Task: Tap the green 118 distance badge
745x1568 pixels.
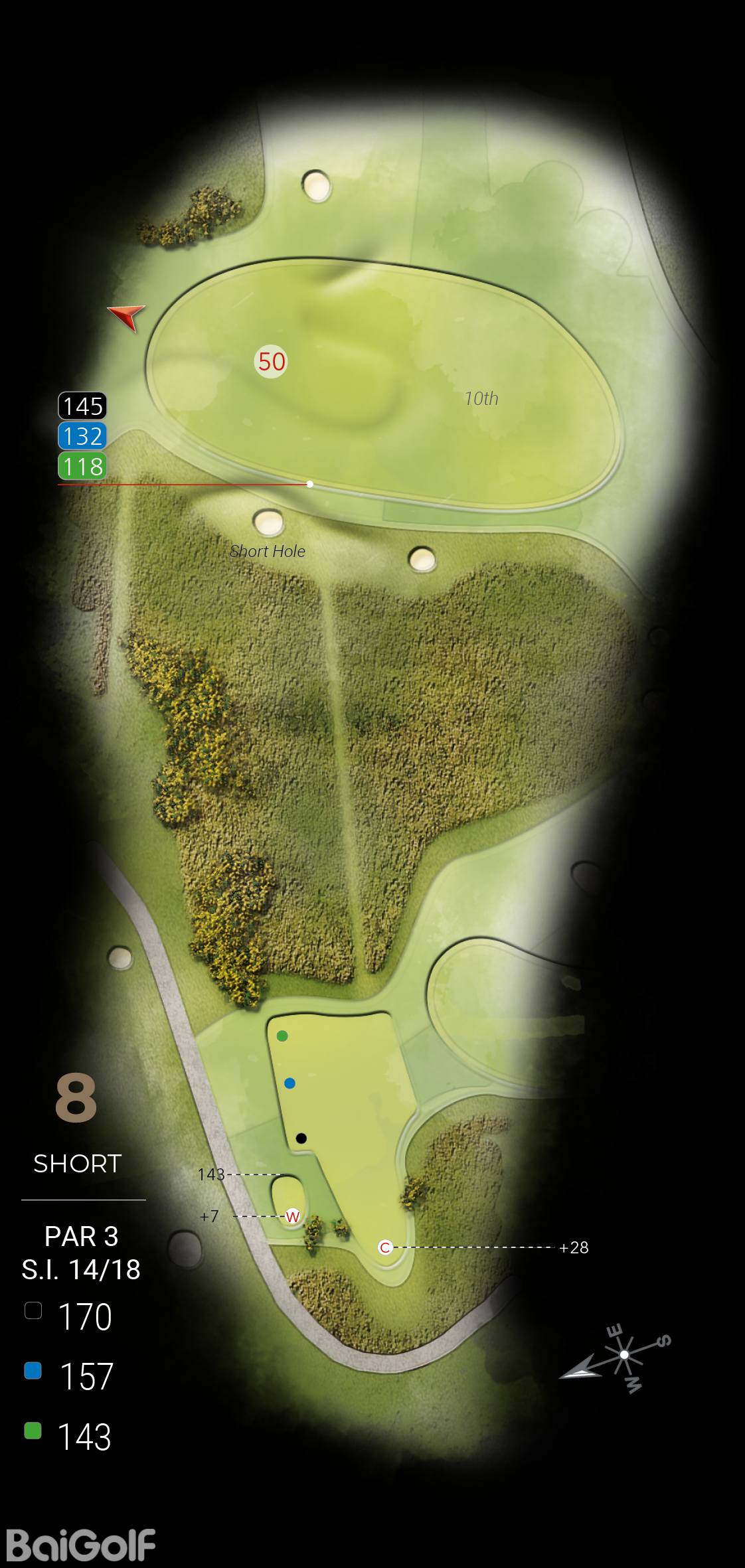Action: pyautogui.click(x=83, y=466)
